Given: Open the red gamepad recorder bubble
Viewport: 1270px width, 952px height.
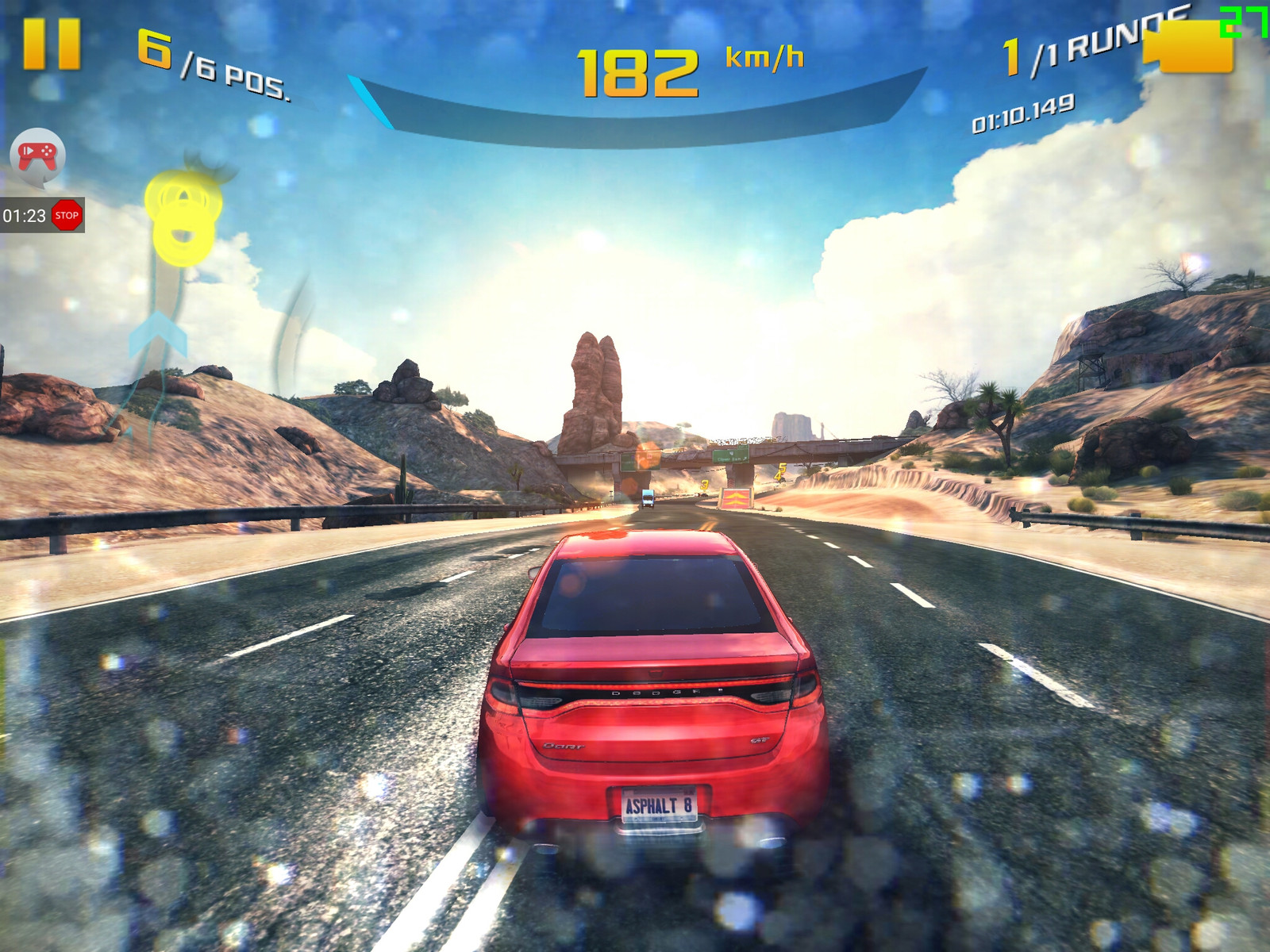Looking at the screenshot, I should pyautogui.click(x=37, y=155).
